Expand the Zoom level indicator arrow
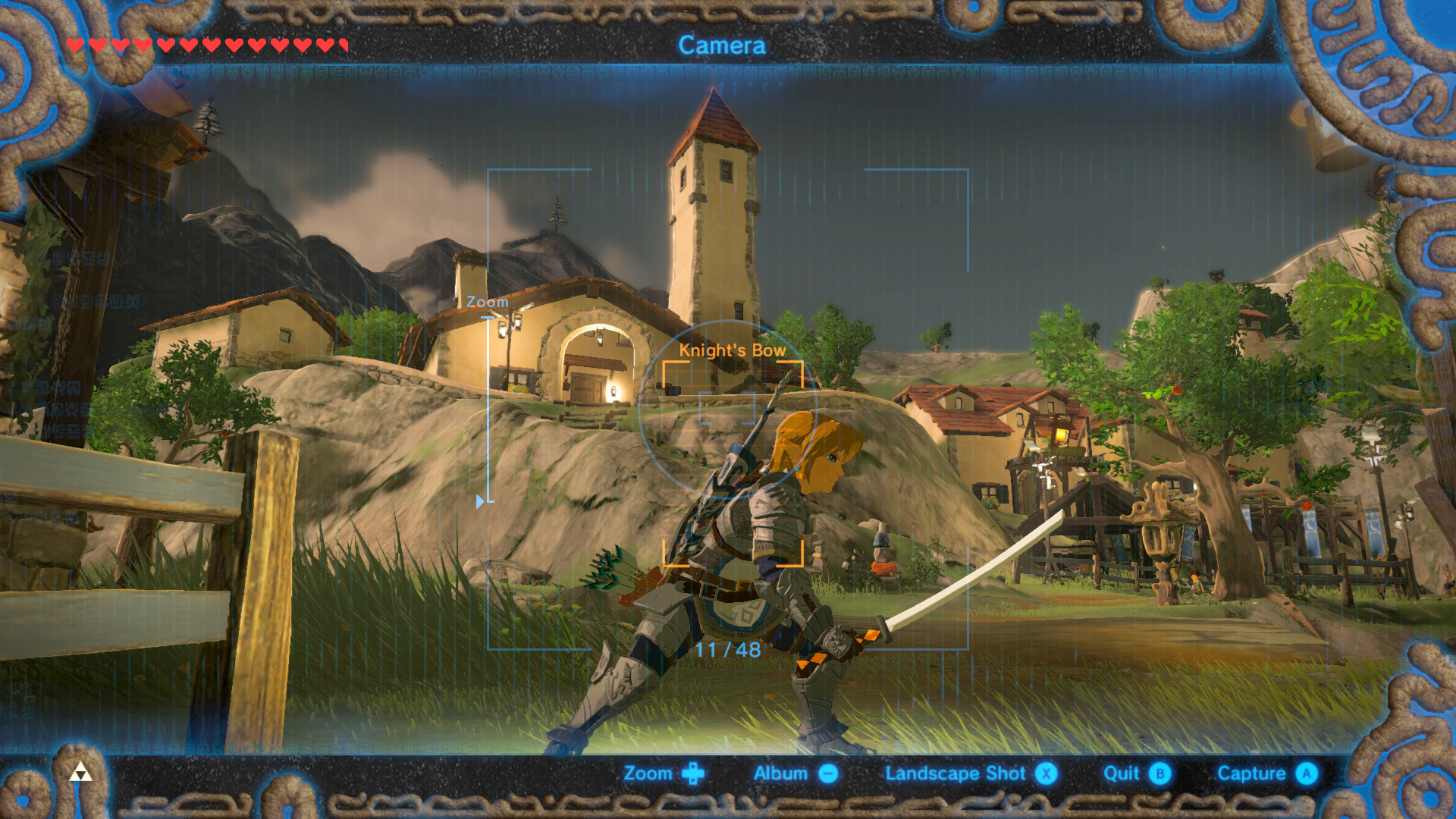The width and height of the screenshot is (1456, 819). [478, 500]
